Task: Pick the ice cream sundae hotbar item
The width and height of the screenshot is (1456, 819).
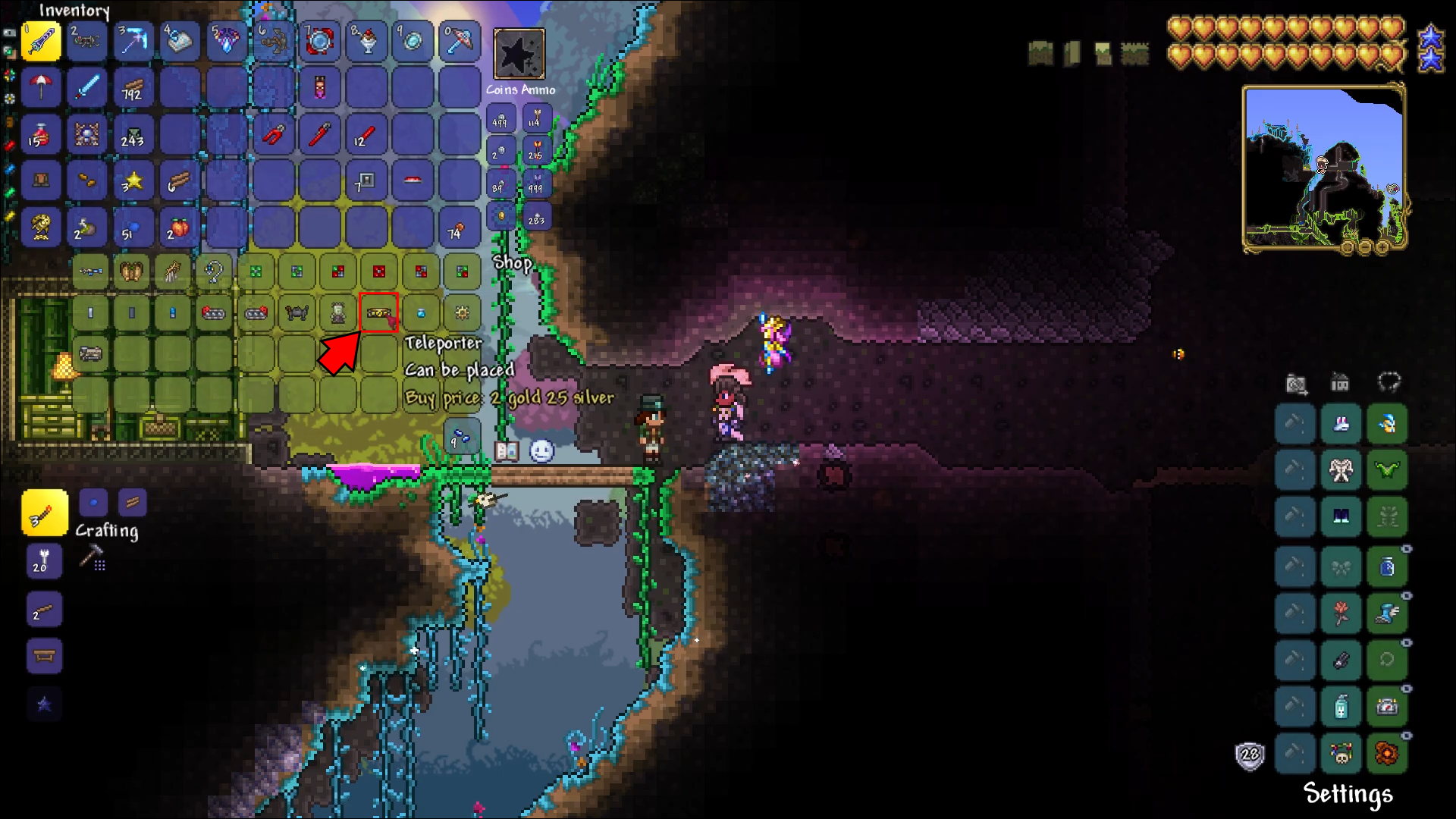Action: tap(367, 41)
